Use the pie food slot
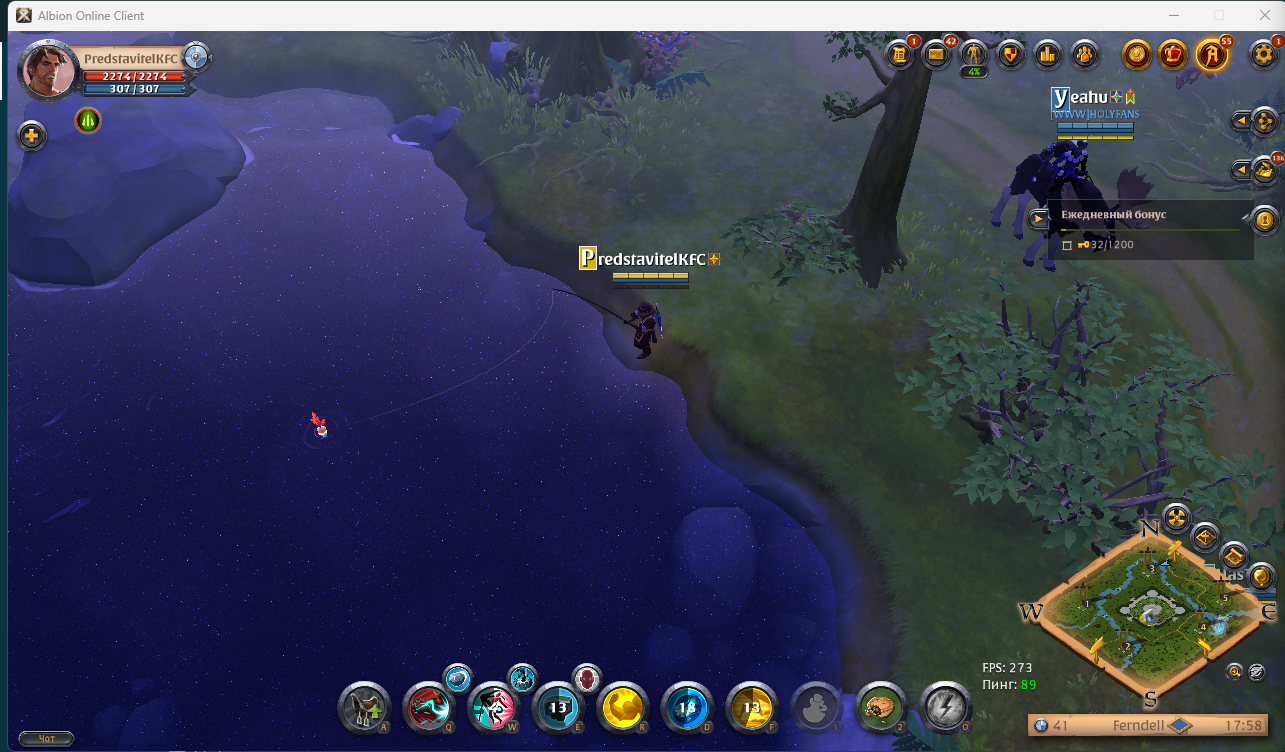 point(880,708)
